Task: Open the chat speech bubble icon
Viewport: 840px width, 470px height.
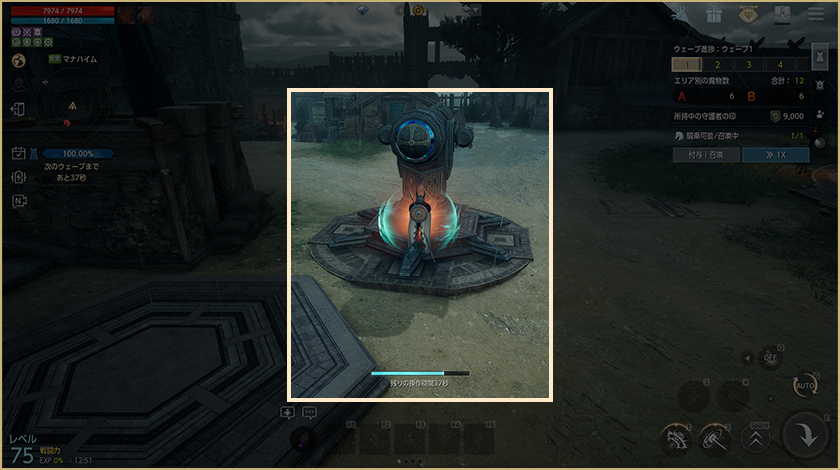Action: pos(310,412)
